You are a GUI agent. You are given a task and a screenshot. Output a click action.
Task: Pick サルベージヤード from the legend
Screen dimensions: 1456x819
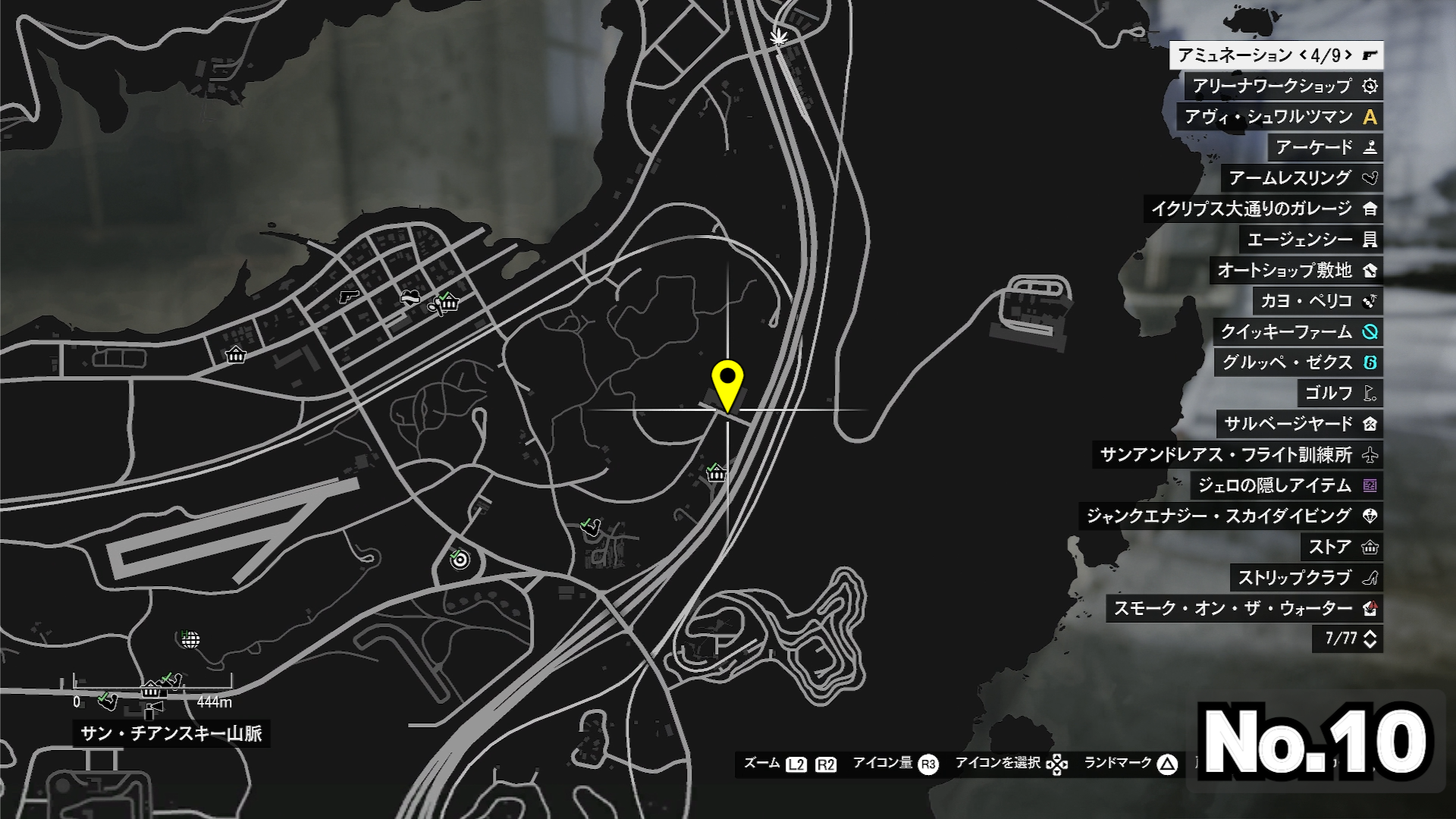coord(1299,424)
